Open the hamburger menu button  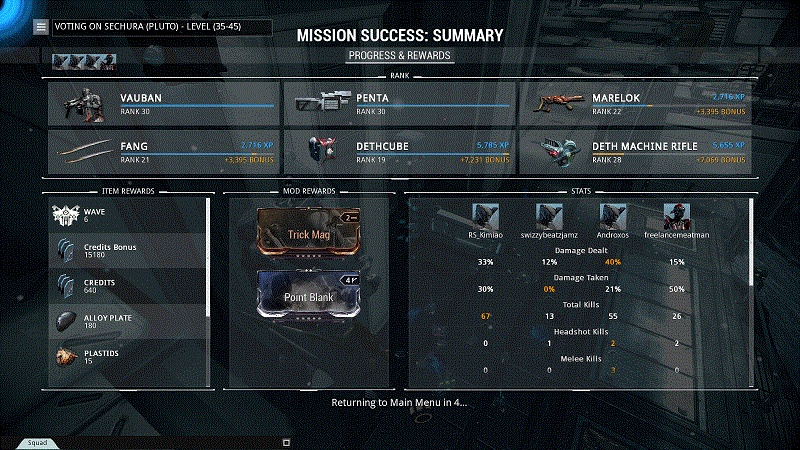coord(40,27)
